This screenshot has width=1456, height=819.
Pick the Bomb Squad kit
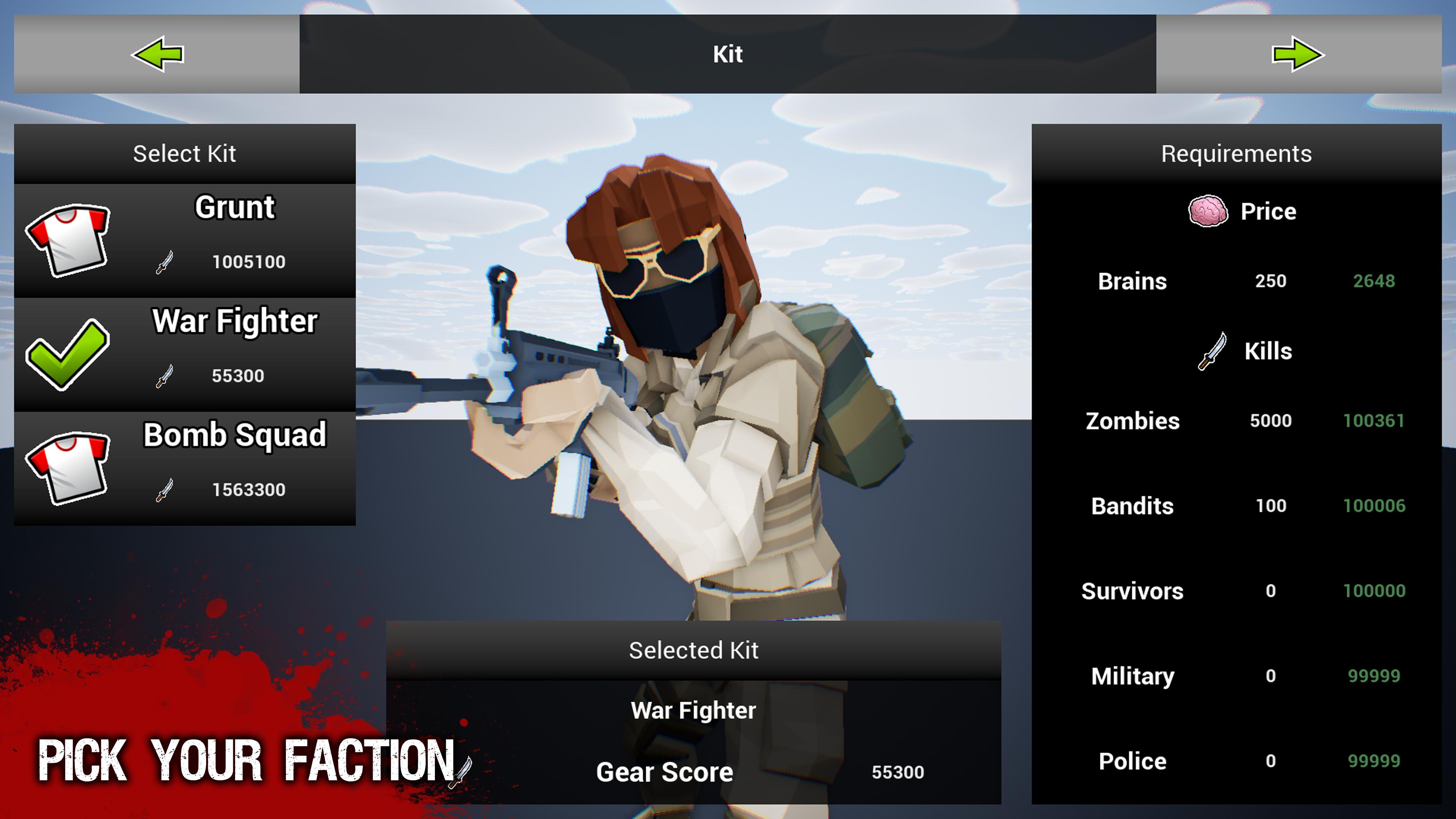[x=185, y=468]
